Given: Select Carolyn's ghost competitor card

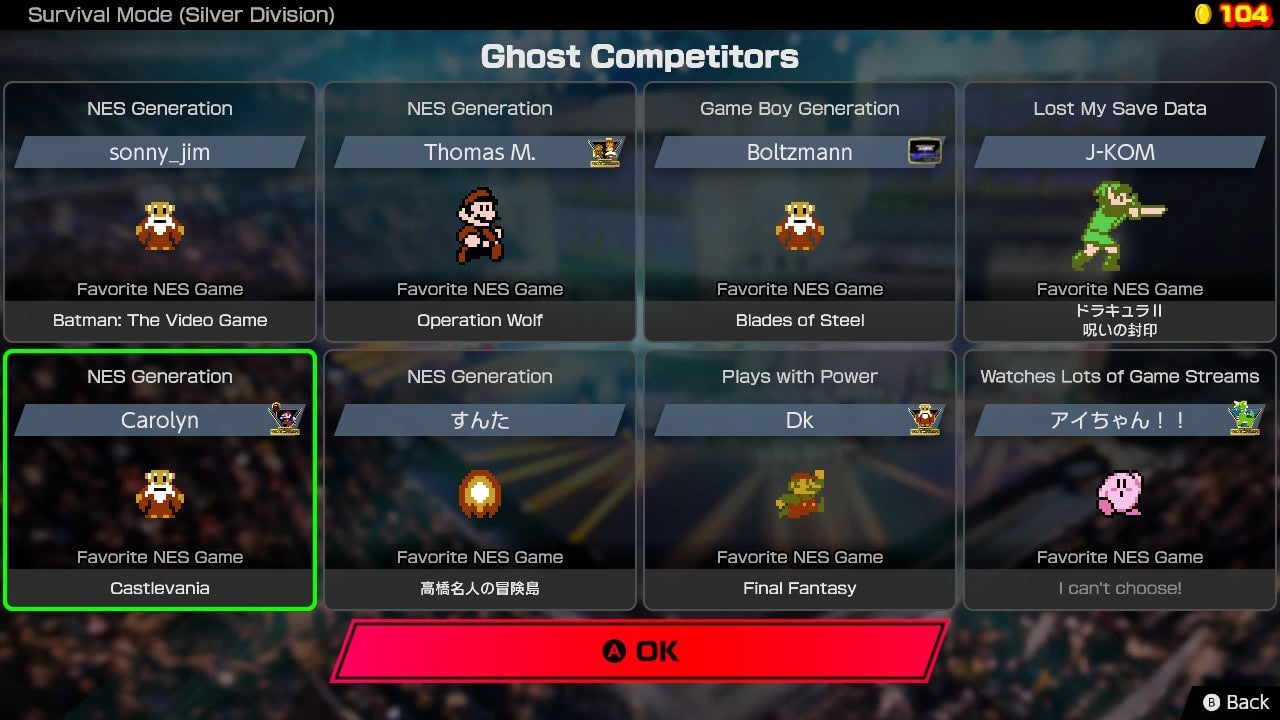Looking at the screenshot, I should [160, 478].
